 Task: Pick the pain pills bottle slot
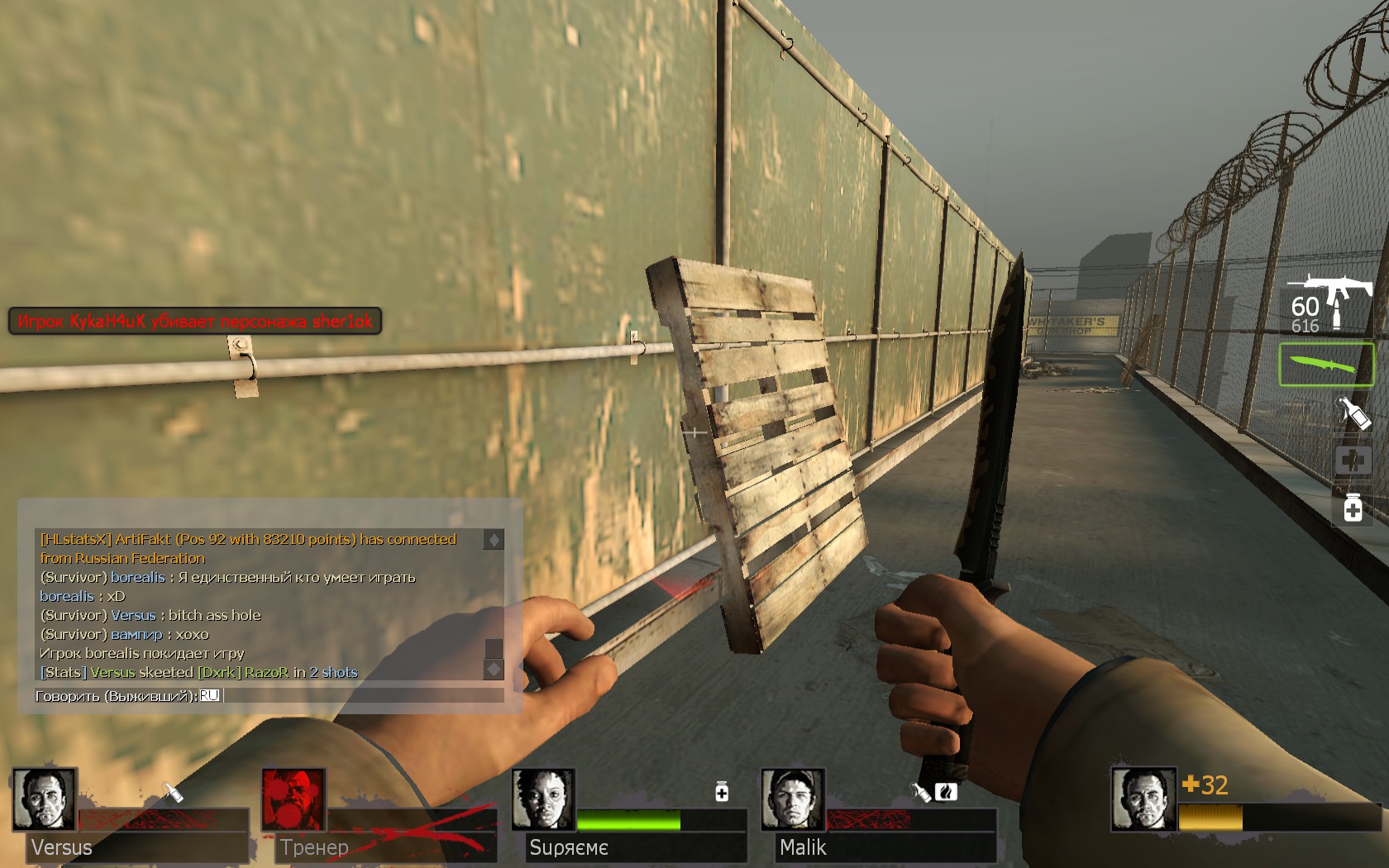pyautogui.click(x=1353, y=508)
